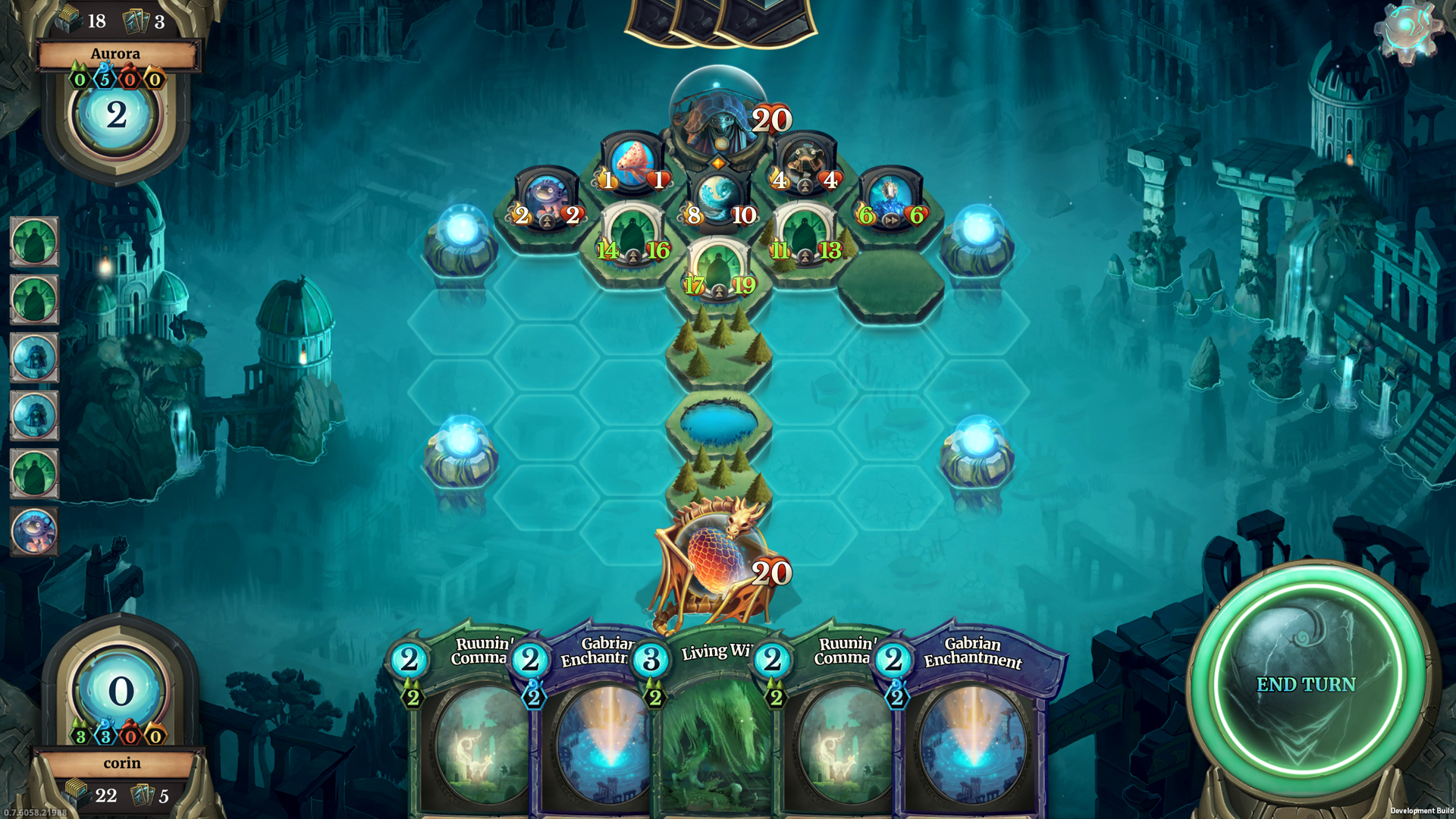1456x819 pixels.
Task: Click the blue creature thumbnail at sidebar bottom
Action: point(35,531)
